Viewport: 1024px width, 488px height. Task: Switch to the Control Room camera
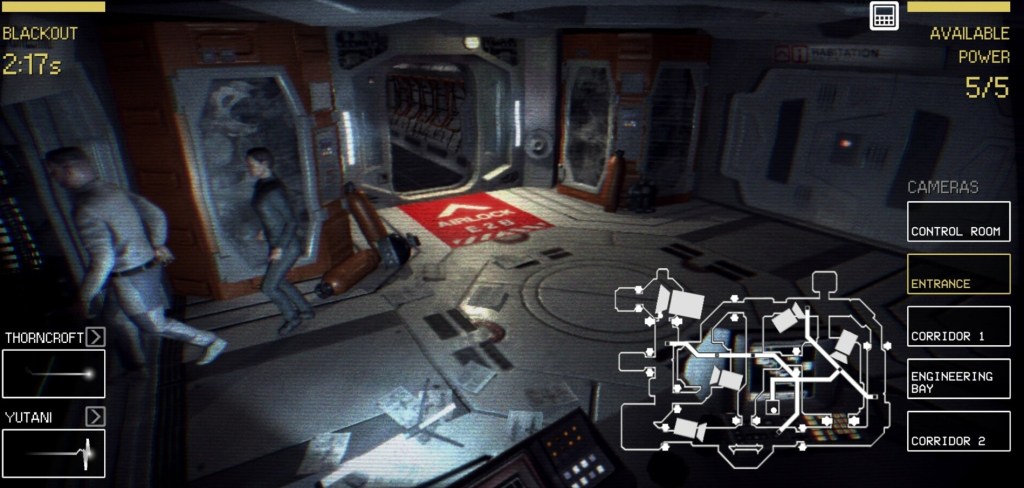tap(958, 221)
